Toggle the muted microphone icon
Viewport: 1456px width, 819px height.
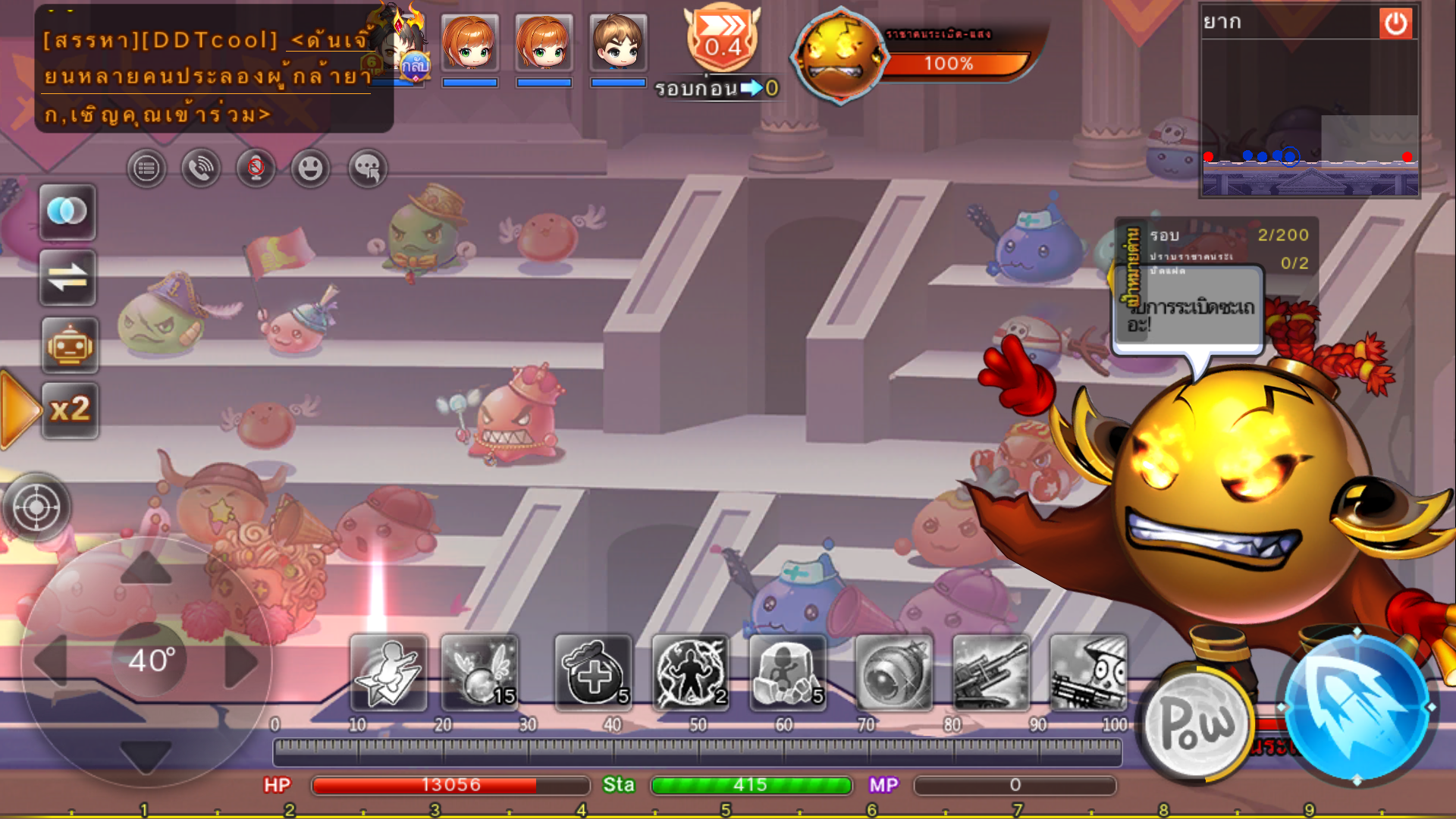pos(256,168)
